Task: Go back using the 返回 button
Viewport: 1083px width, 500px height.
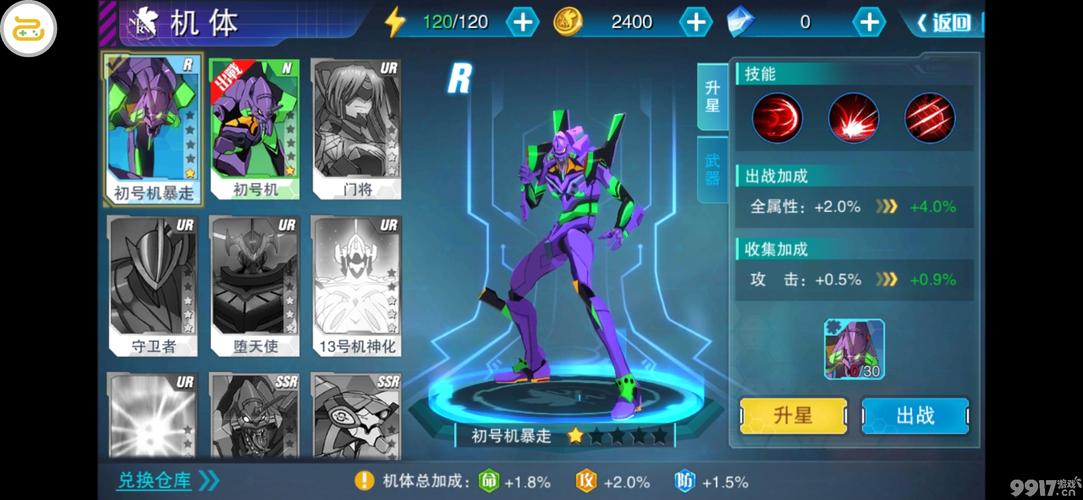Action: (x=943, y=22)
